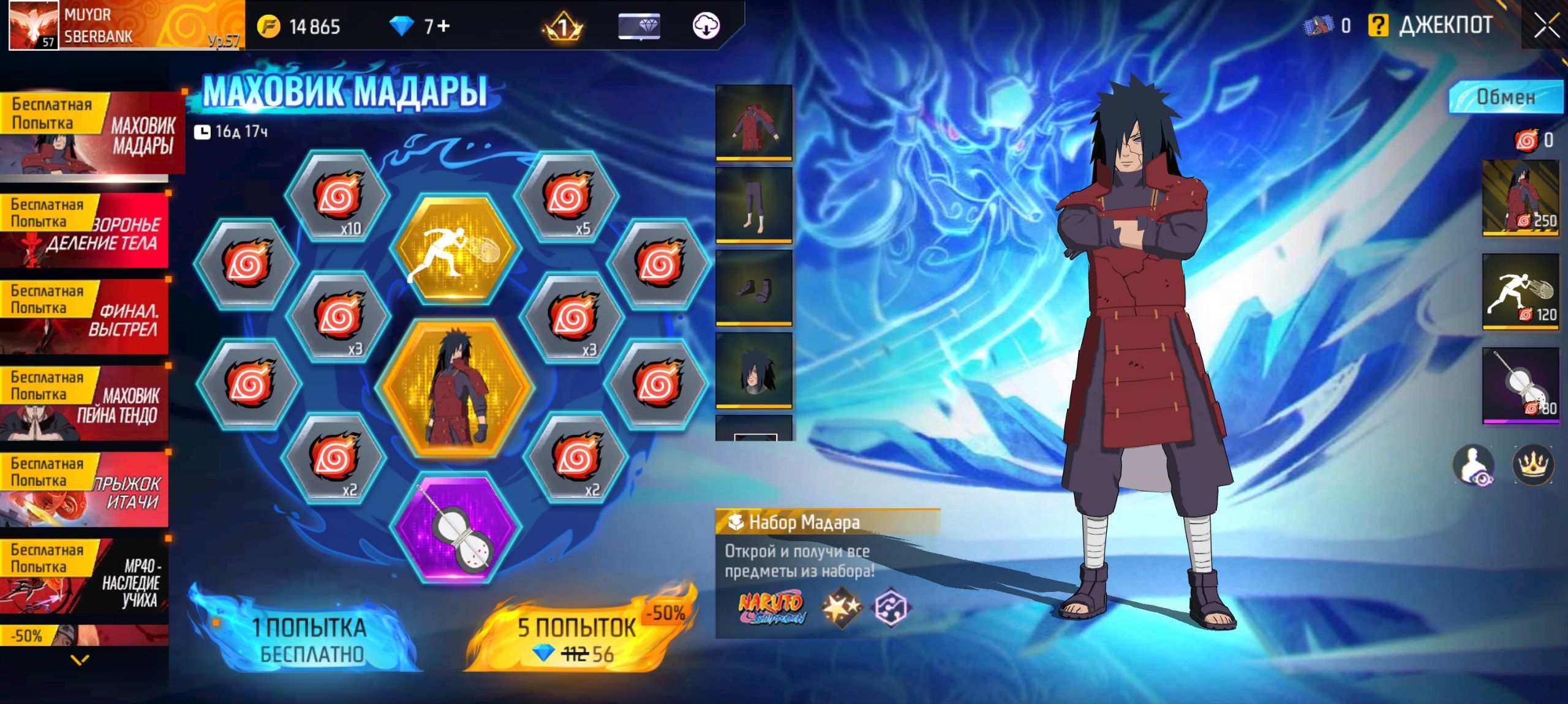Buy 5 Попыток for 56 diamonds

coord(576,639)
